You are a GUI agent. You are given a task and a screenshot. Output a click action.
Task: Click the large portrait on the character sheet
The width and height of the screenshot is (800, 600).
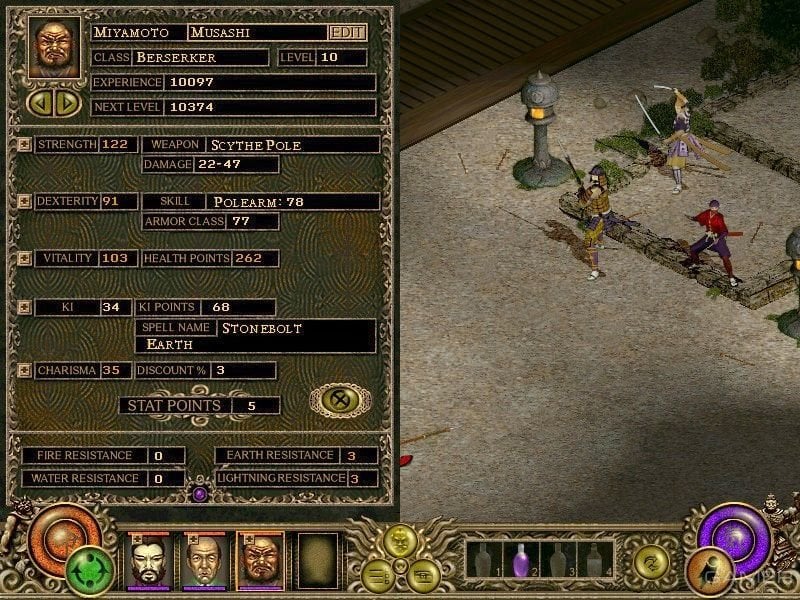click(56, 48)
